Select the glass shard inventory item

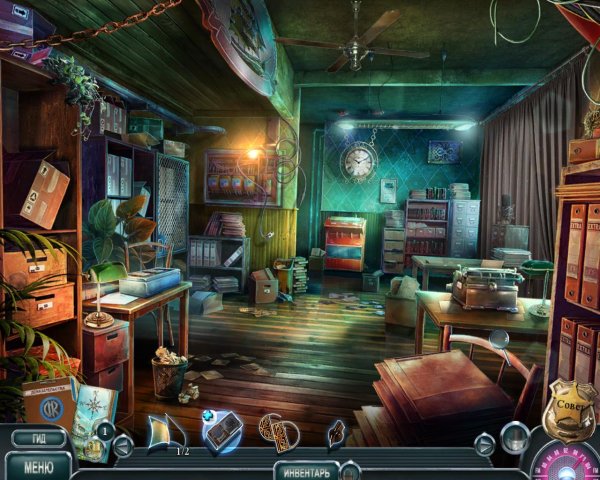165,431
